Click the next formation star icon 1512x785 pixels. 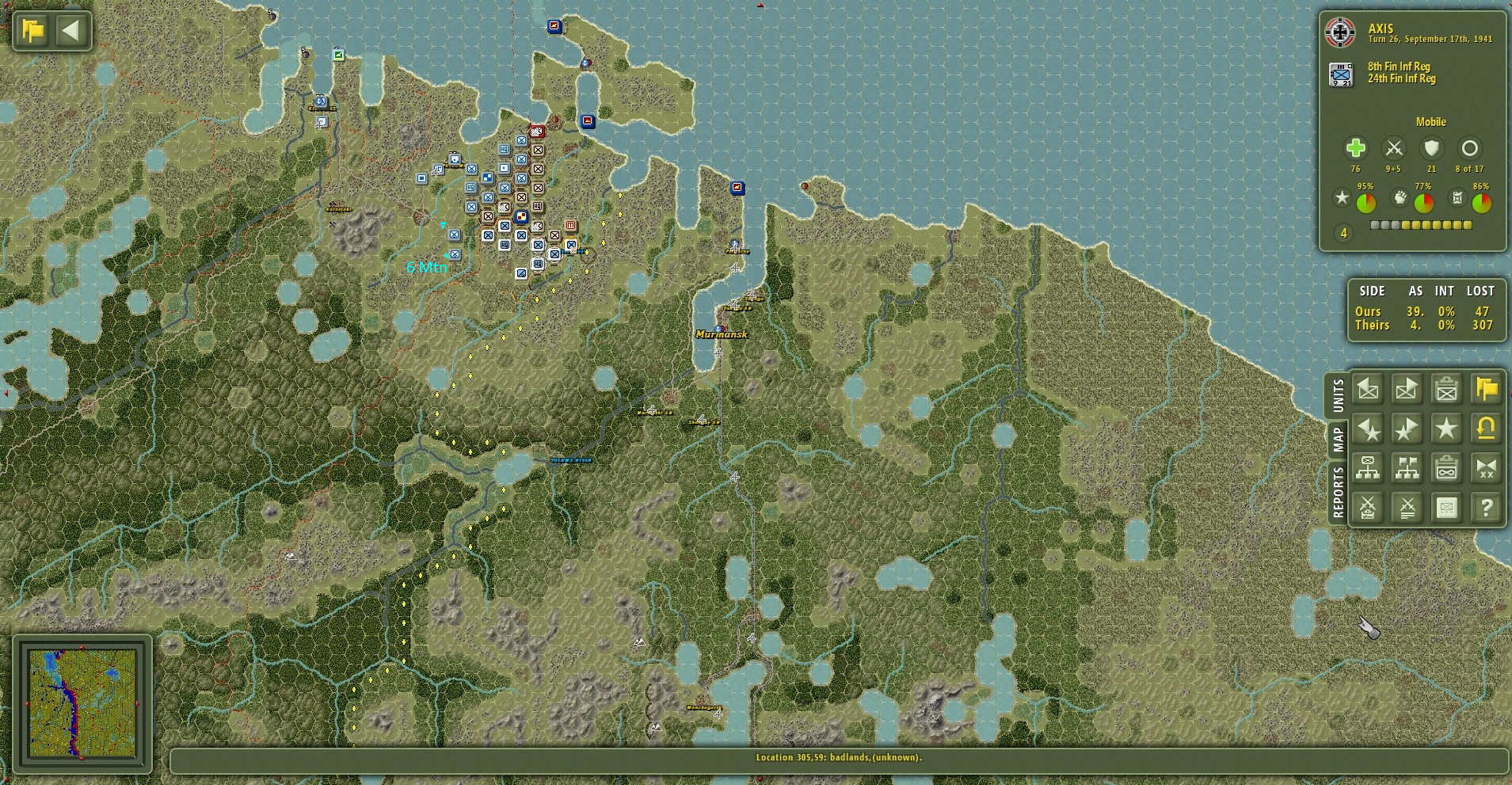coord(1407,429)
